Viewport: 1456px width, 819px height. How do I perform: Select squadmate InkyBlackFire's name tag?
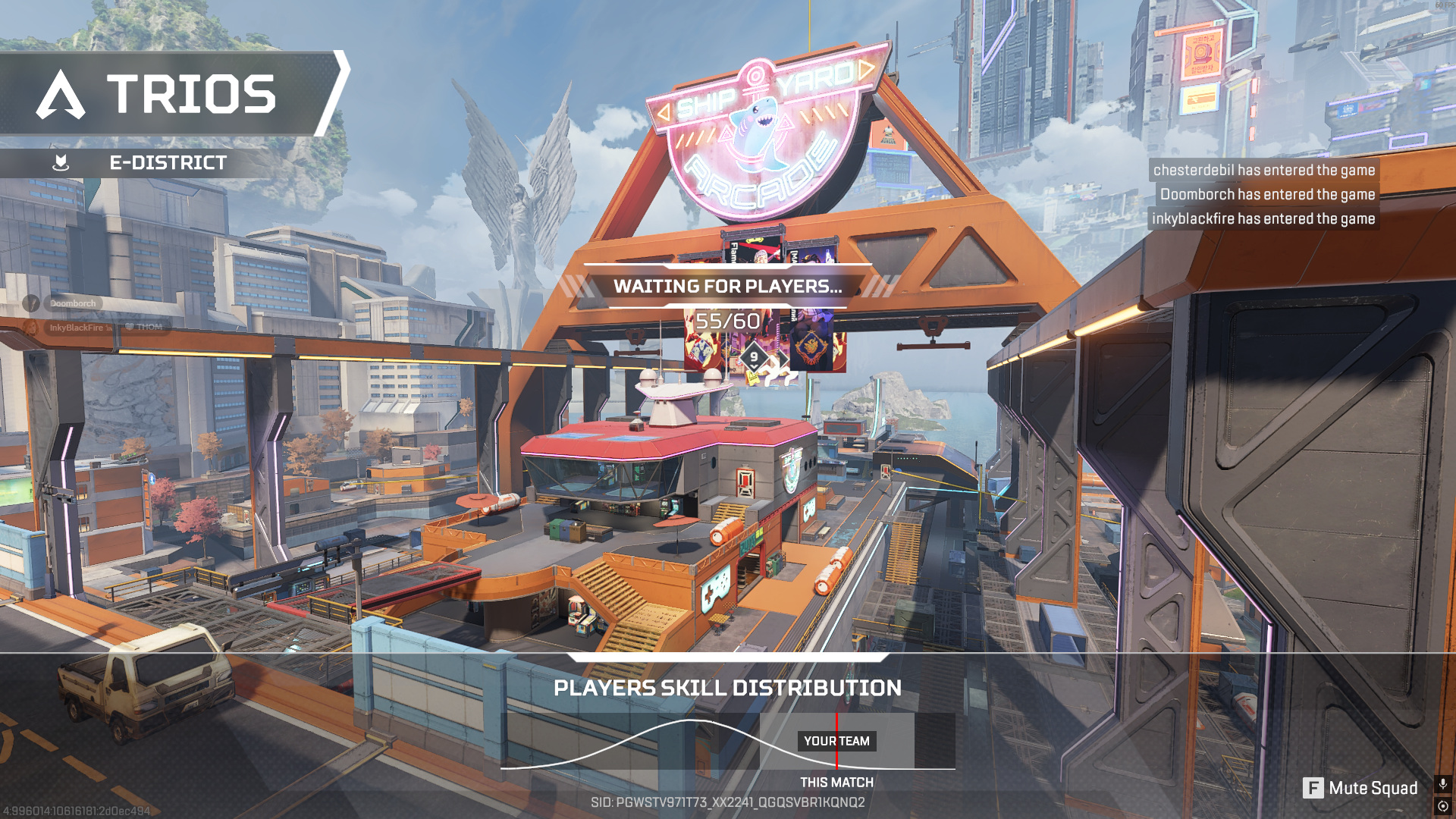pyautogui.click(x=76, y=328)
